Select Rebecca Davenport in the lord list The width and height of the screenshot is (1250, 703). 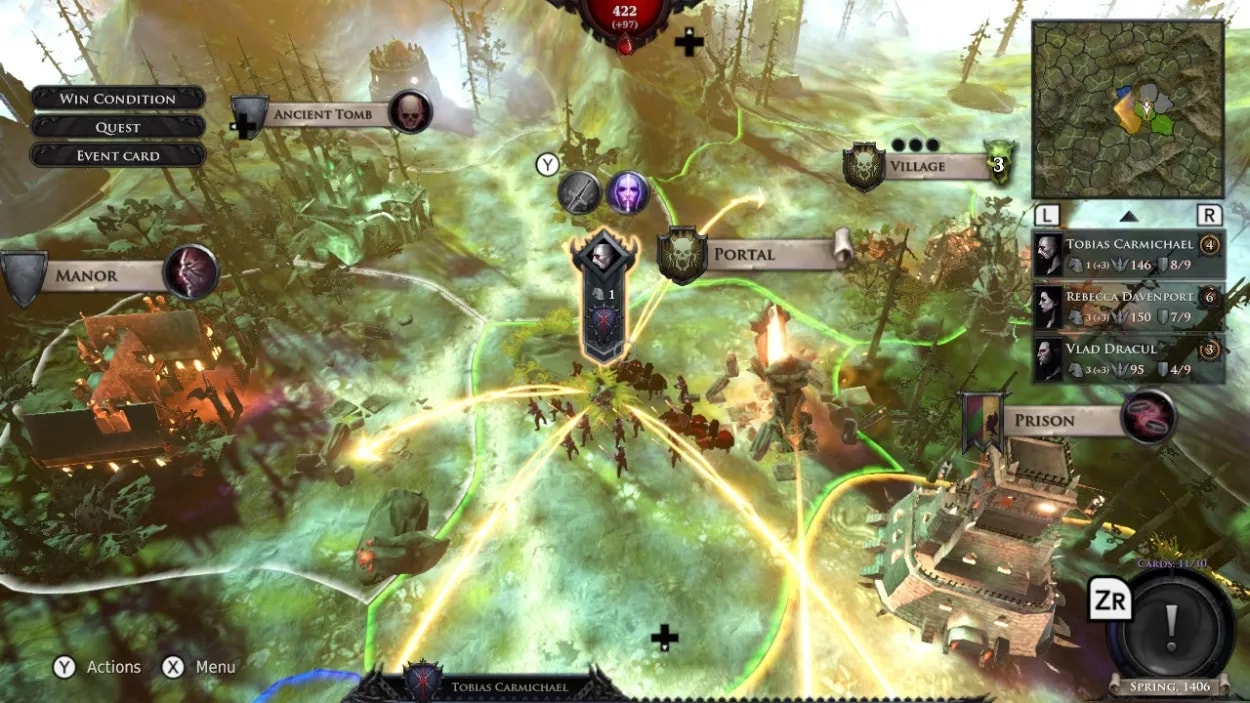[1127, 306]
